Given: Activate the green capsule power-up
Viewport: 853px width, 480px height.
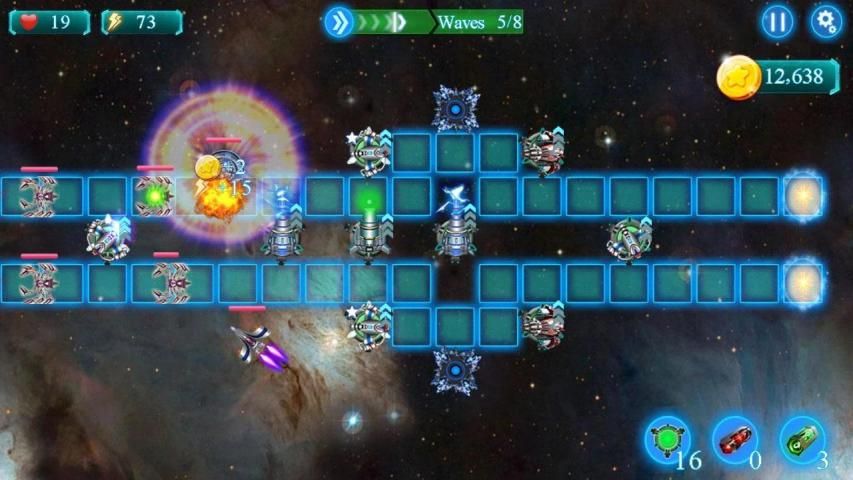Looking at the screenshot, I should 802,440.
